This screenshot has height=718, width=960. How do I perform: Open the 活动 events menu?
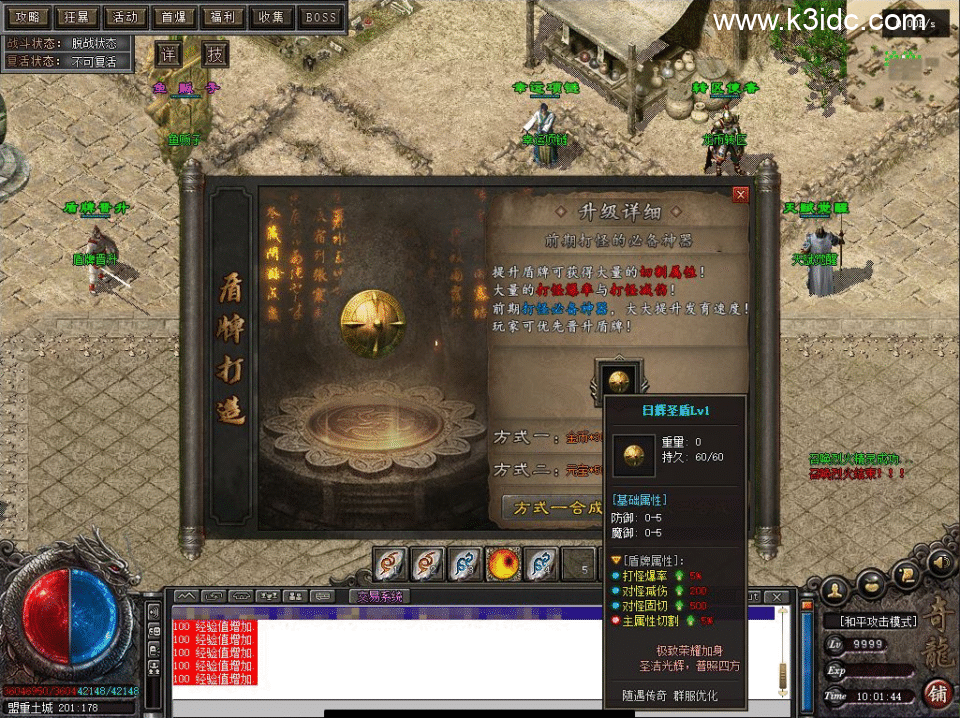[125, 17]
